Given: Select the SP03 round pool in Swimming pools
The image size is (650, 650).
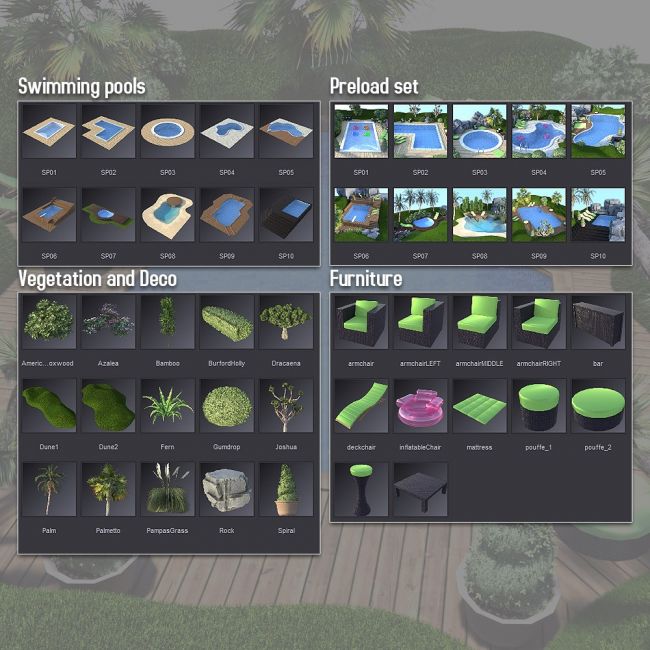Looking at the screenshot, I should (x=167, y=133).
